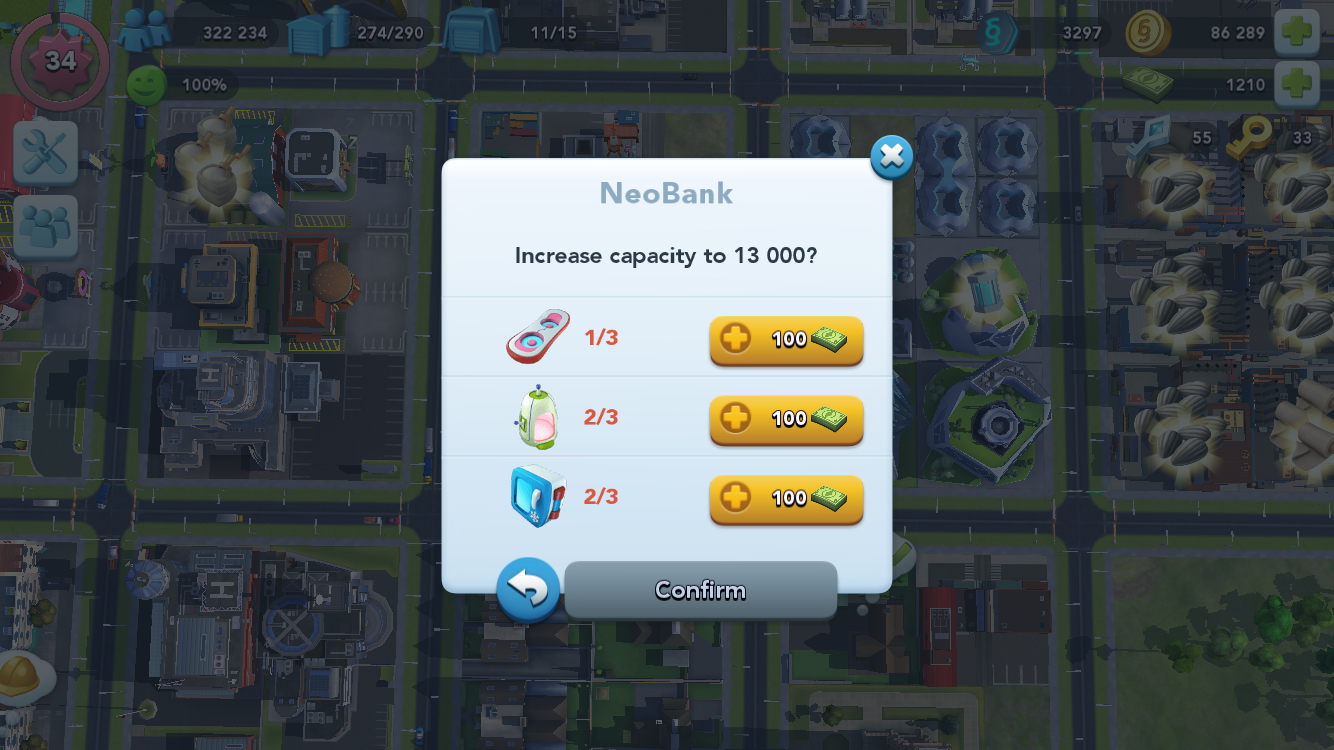Tap the level 34 badge
This screenshot has height=750, width=1334.
(x=60, y=61)
